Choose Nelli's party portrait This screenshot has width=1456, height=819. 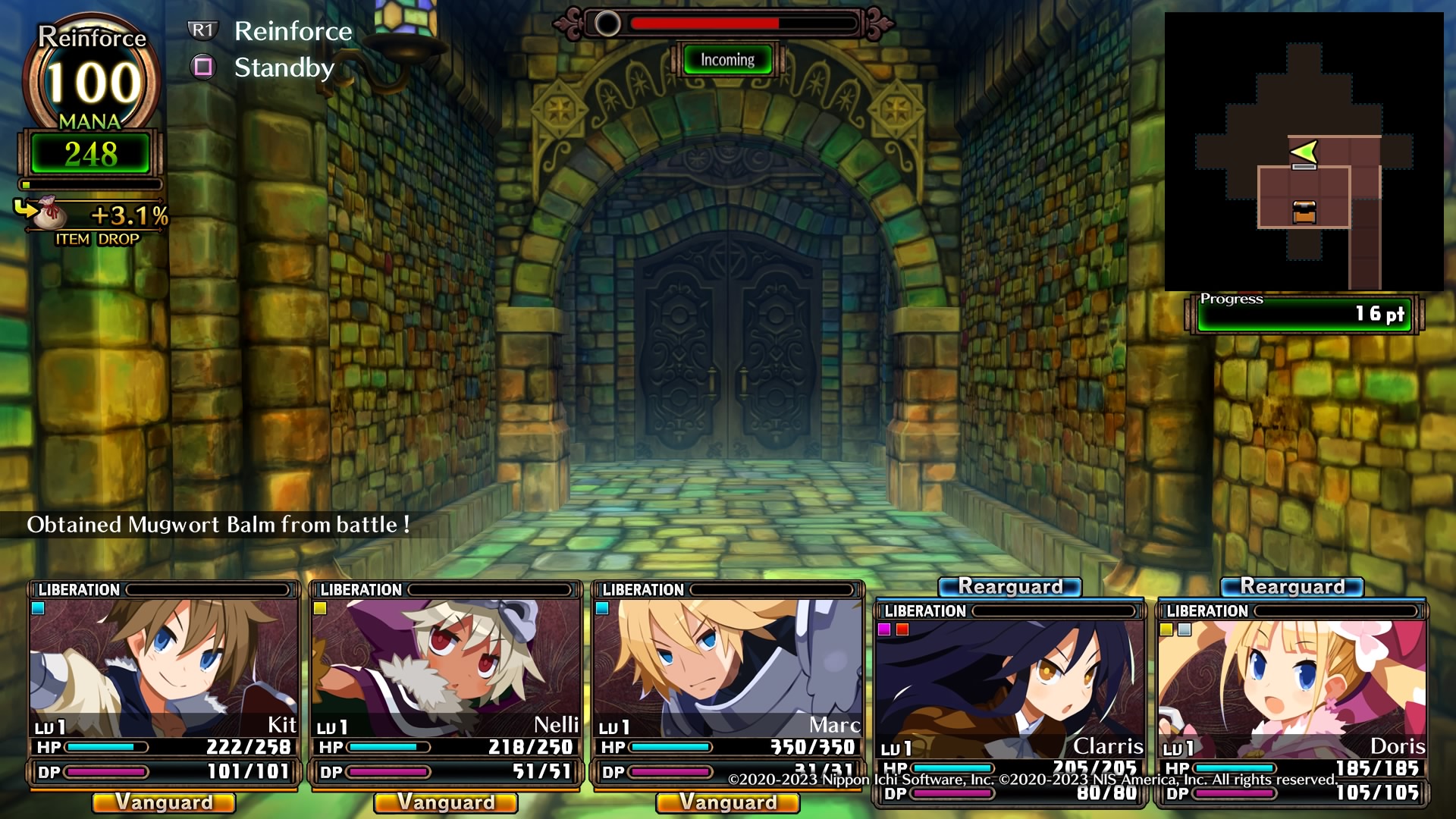point(446,667)
